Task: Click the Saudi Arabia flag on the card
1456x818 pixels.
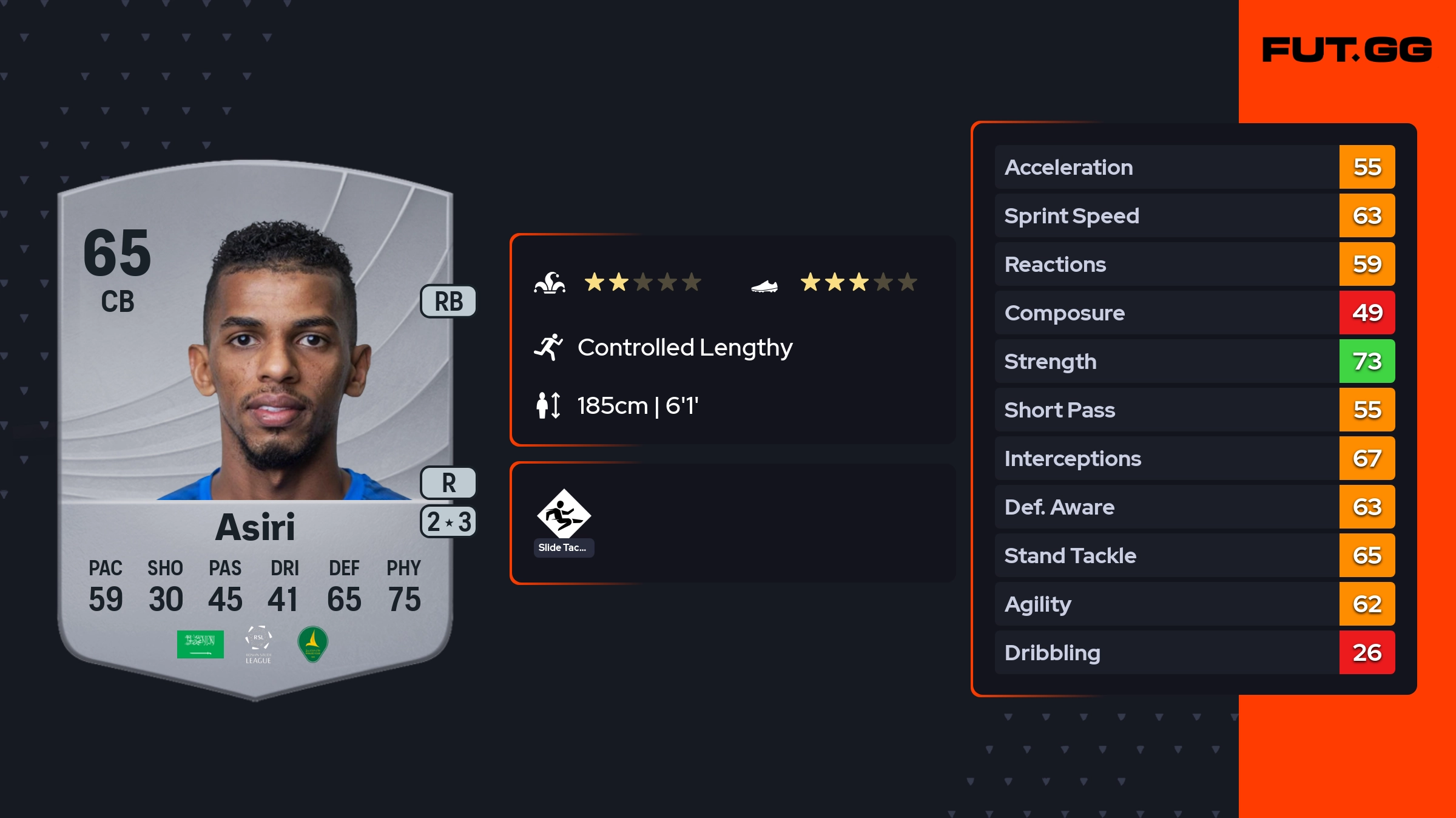Action: pyautogui.click(x=200, y=644)
